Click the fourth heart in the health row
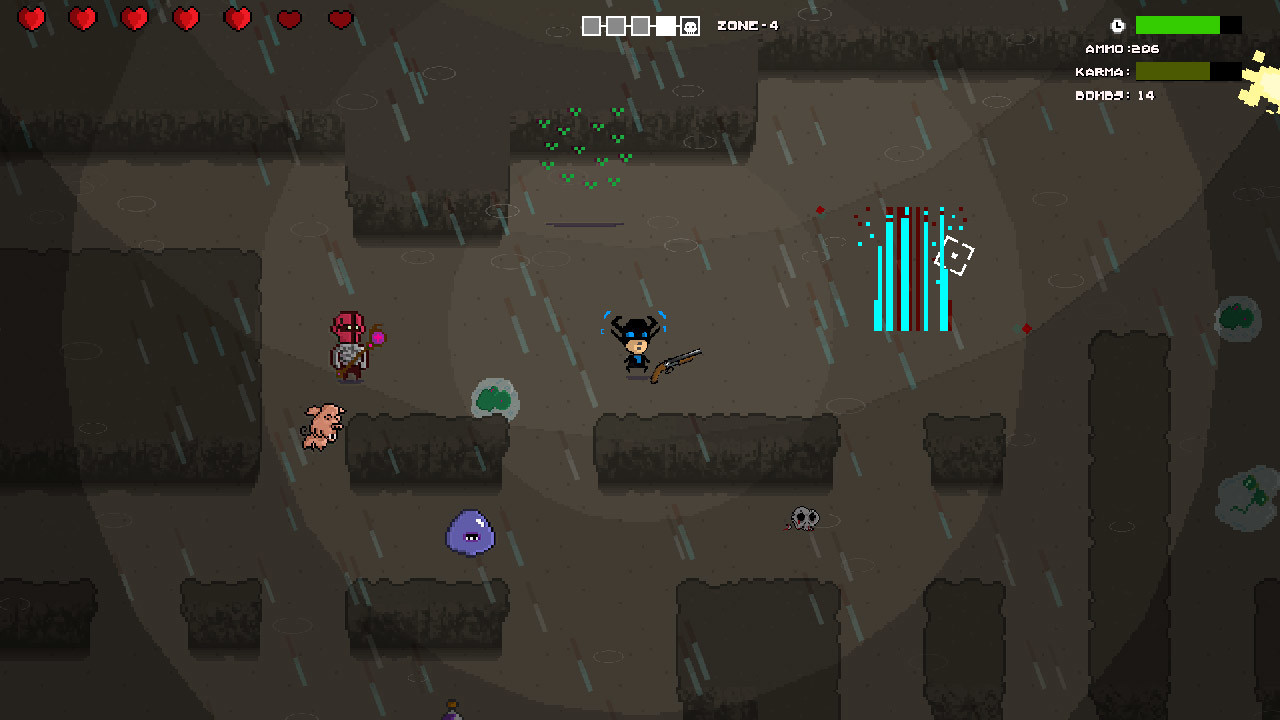Image resolution: width=1280 pixels, height=720 pixels. pyautogui.click(x=186, y=18)
